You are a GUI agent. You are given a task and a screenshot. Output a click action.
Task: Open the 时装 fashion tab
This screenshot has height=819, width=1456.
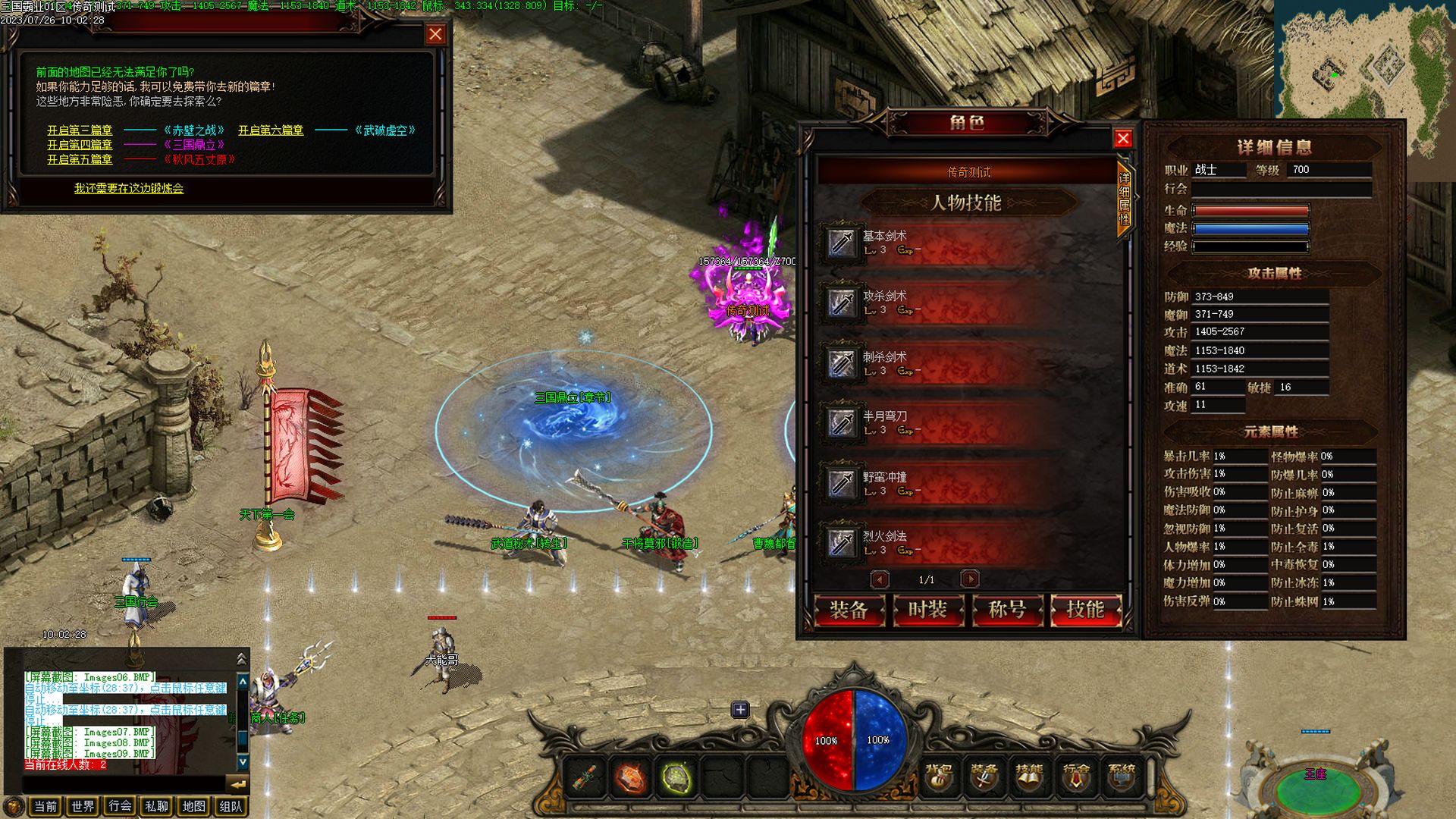click(927, 610)
